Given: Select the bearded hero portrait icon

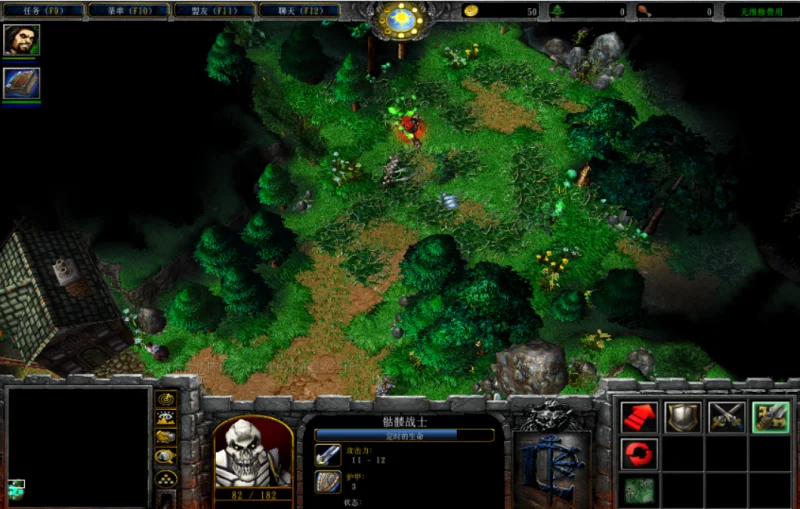Looking at the screenshot, I should coord(21,41).
